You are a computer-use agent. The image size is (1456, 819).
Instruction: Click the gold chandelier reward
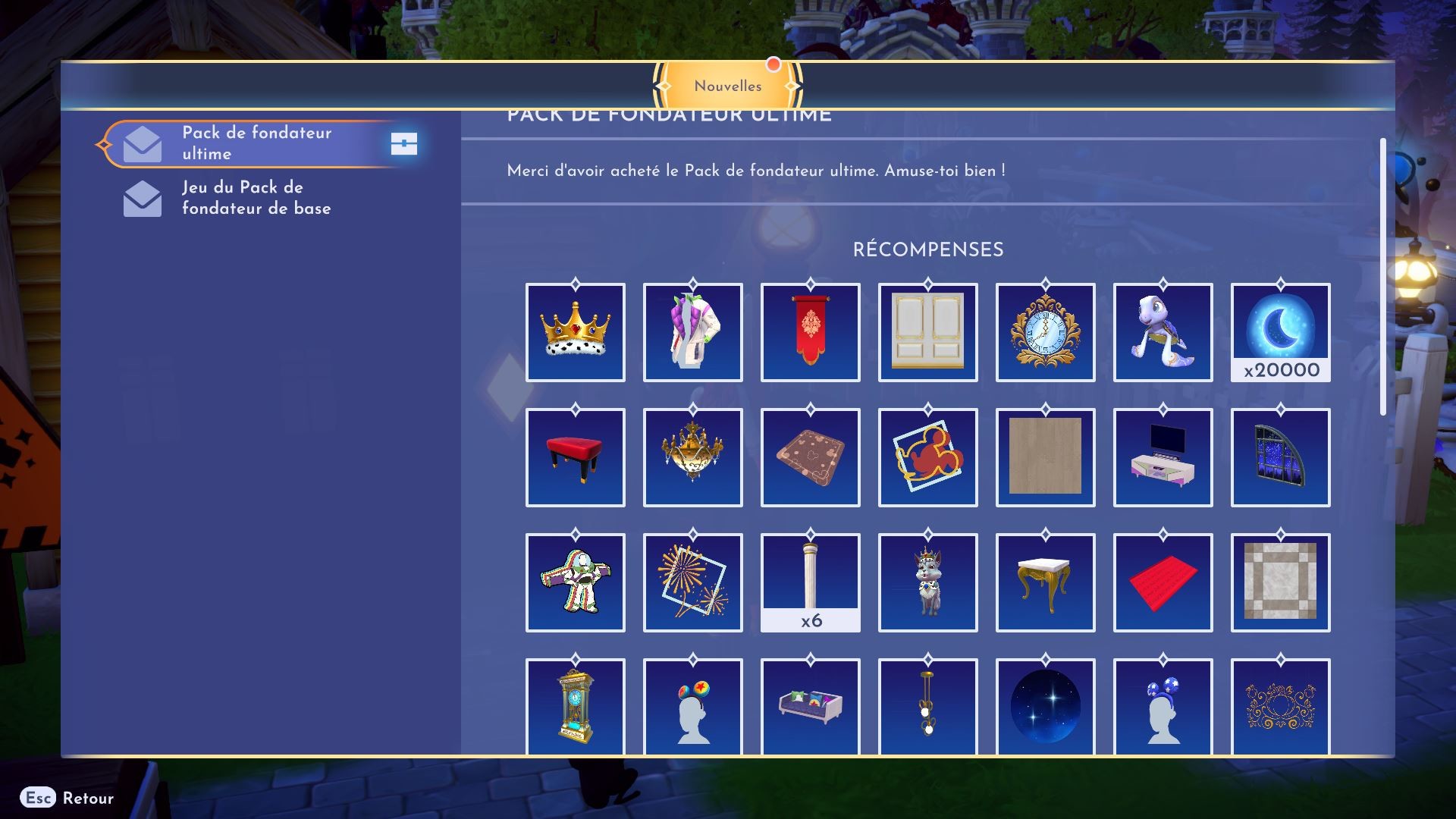(692, 457)
